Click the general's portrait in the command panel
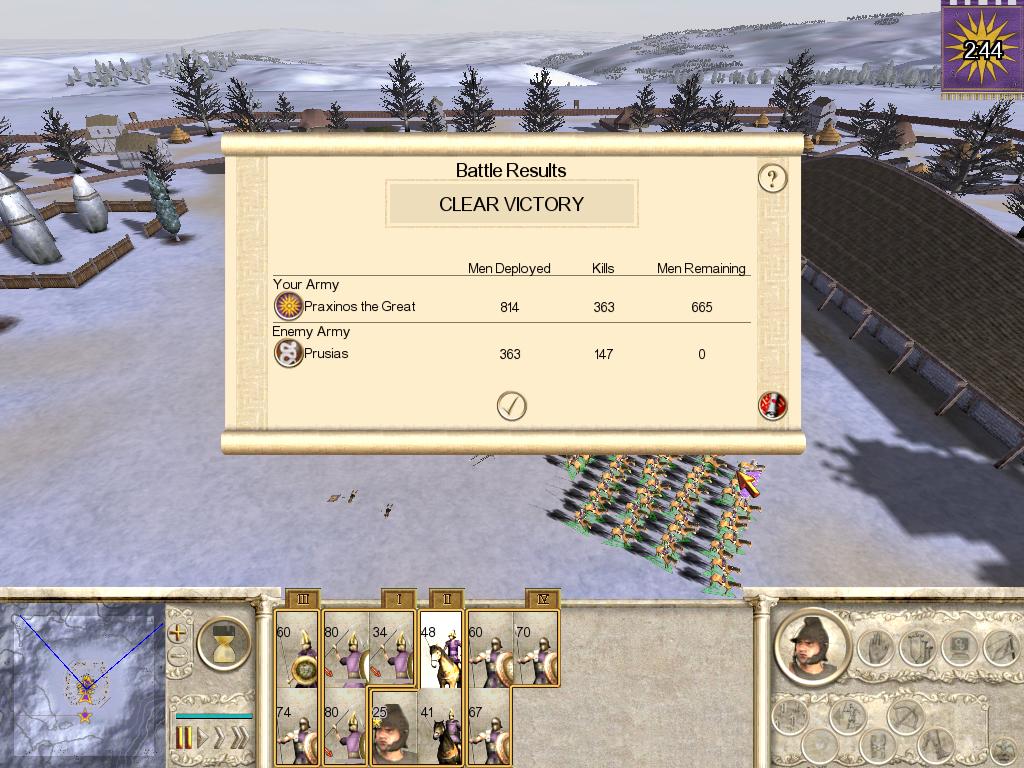This screenshot has height=768, width=1024. tap(811, 647)
